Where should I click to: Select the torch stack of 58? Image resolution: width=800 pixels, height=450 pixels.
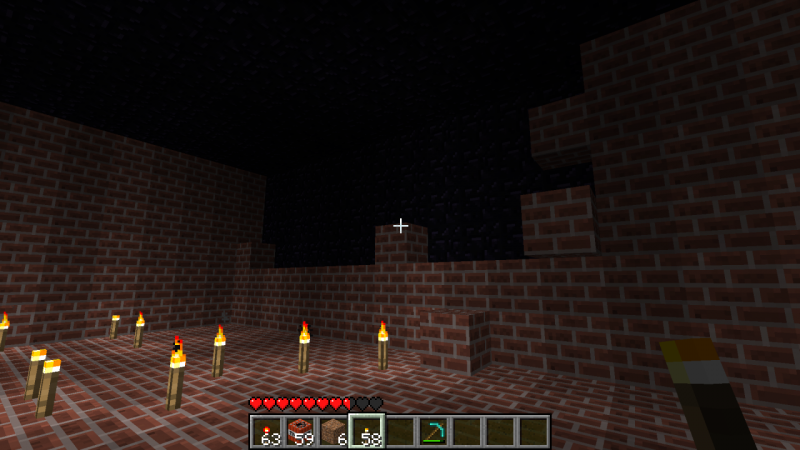(366, 431)
